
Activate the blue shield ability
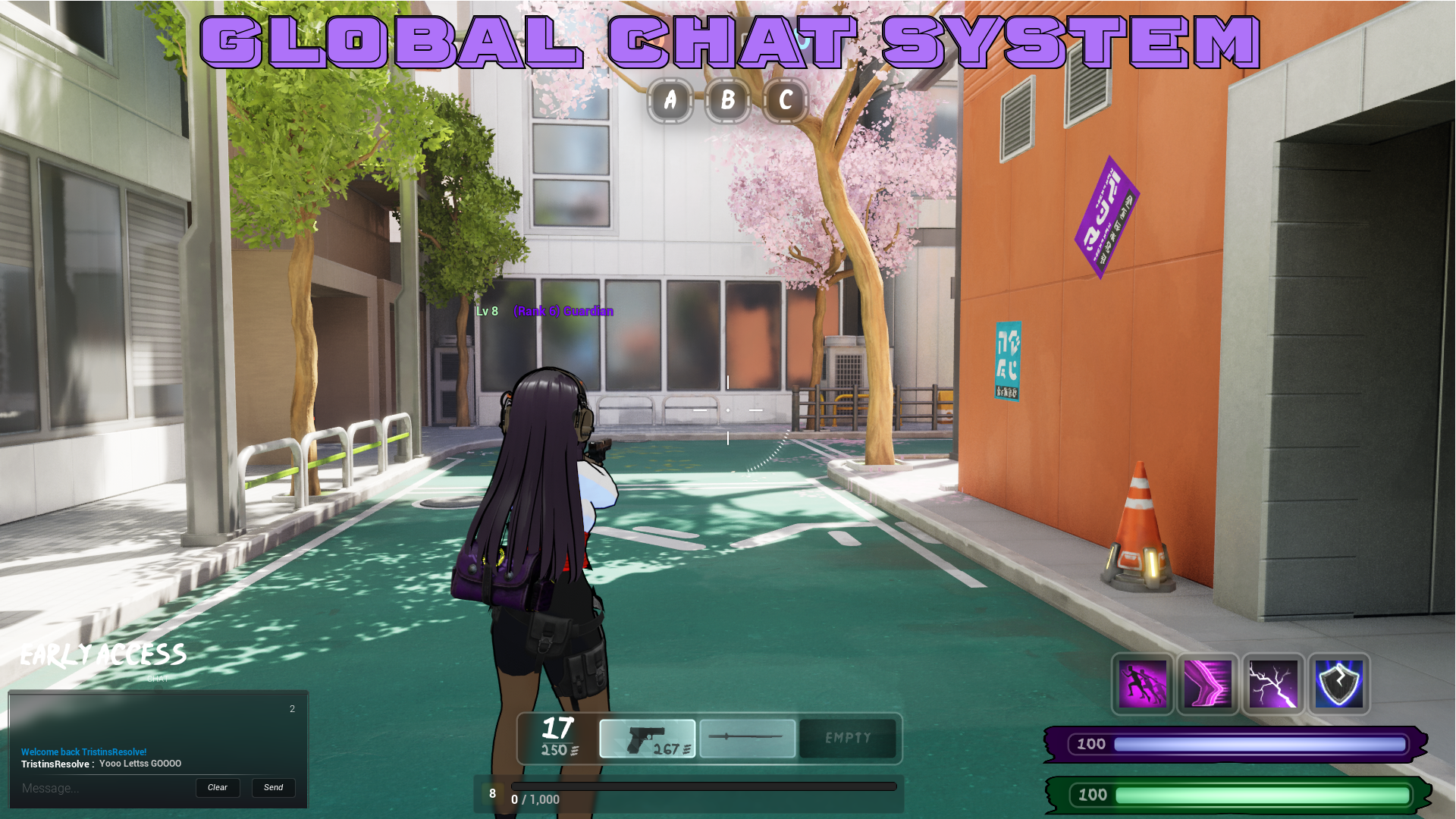click(1339, 684)
